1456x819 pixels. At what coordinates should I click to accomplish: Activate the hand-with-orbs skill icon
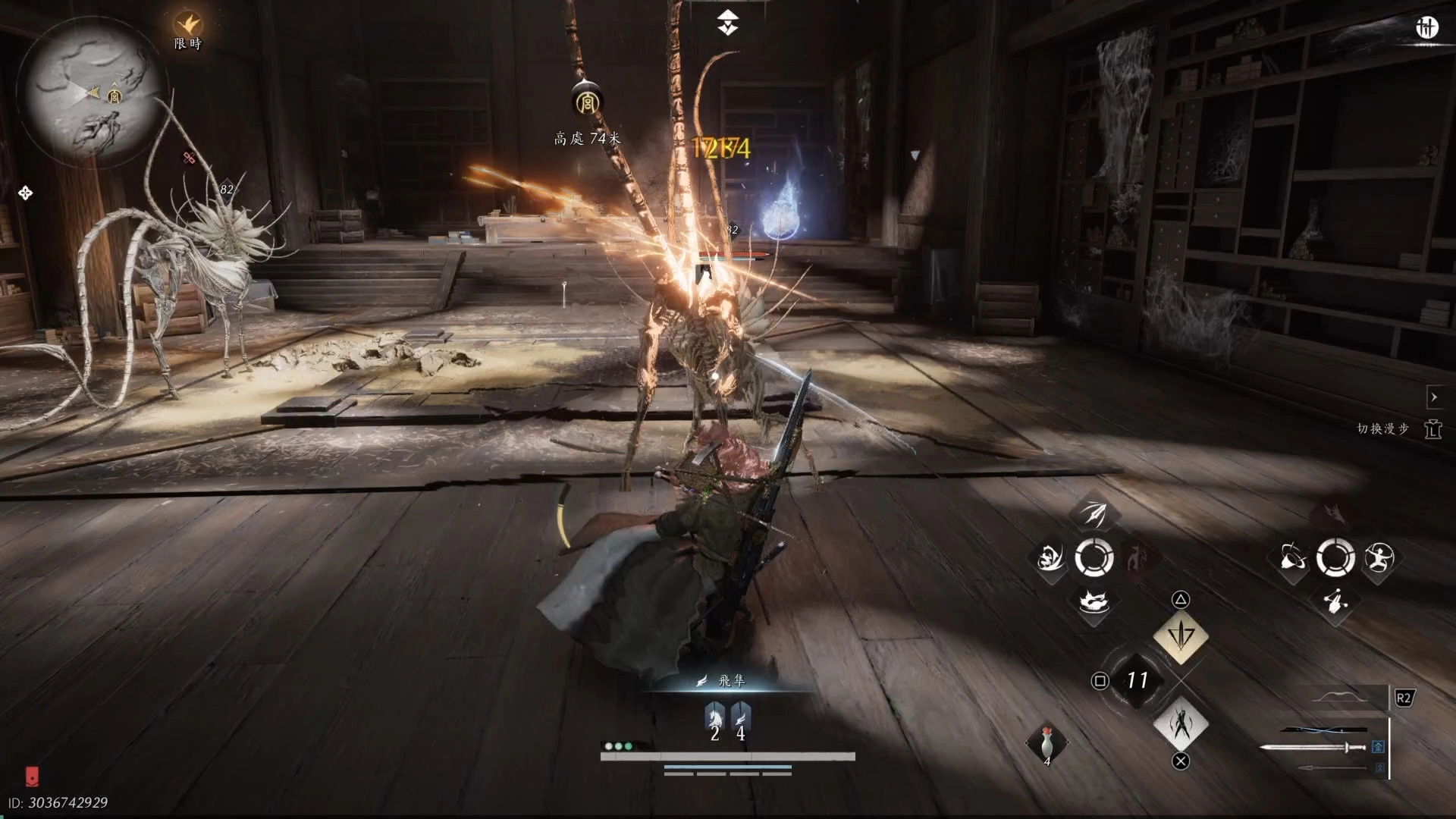pos(1335,602)
